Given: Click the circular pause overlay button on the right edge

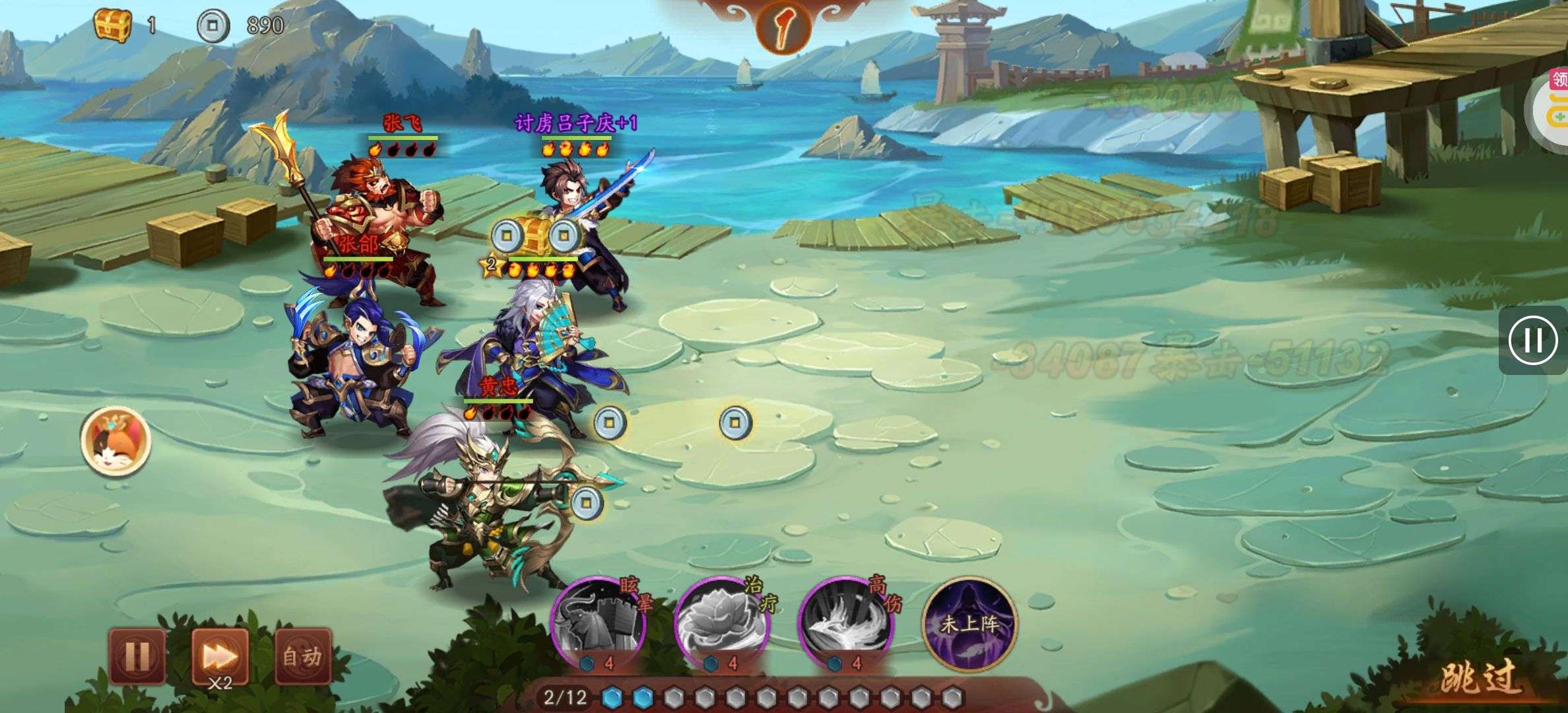Looking at the screenshot, I should [1532, 341].
